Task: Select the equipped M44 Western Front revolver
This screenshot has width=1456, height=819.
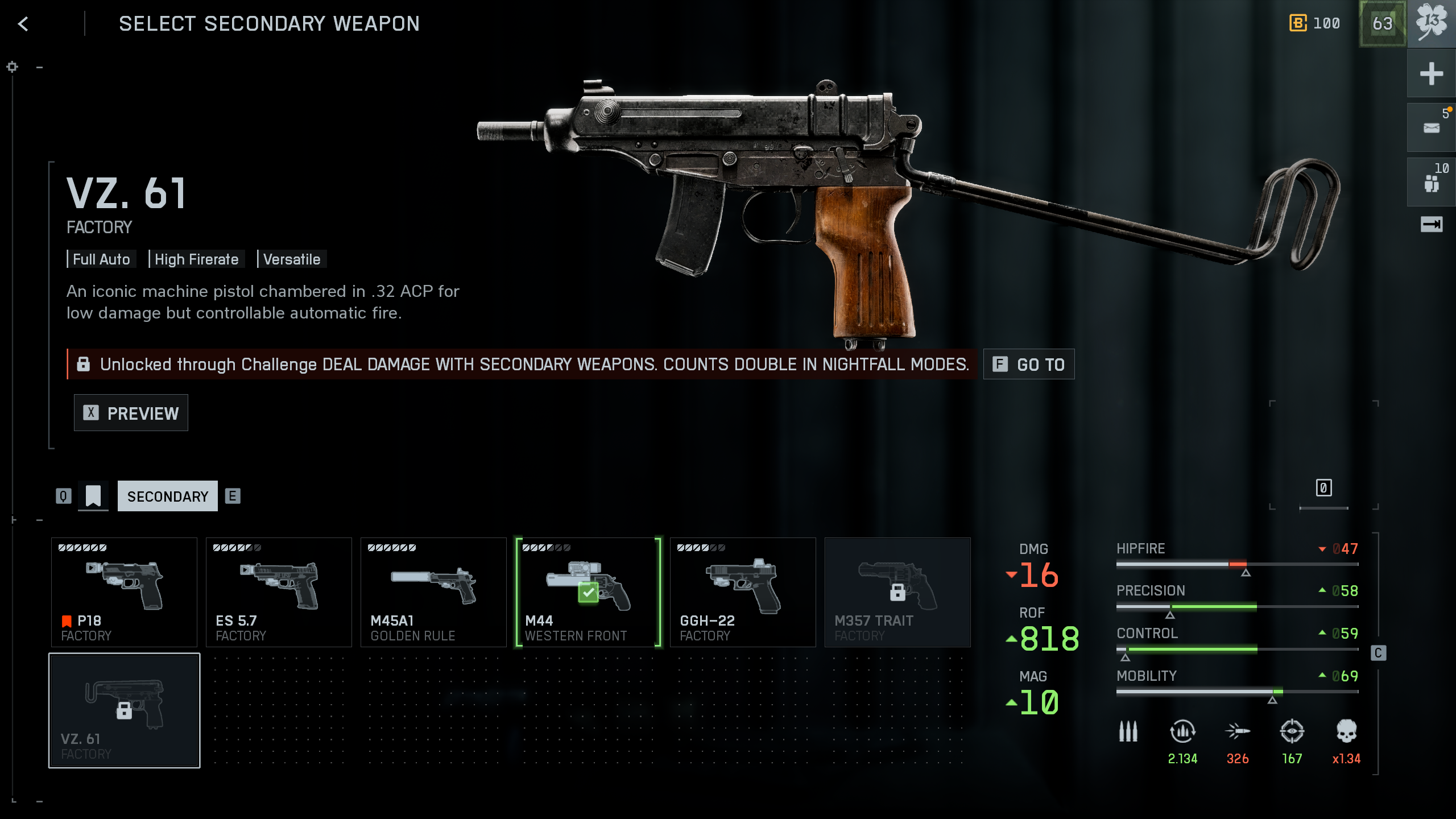Action: tap(588, 591)
